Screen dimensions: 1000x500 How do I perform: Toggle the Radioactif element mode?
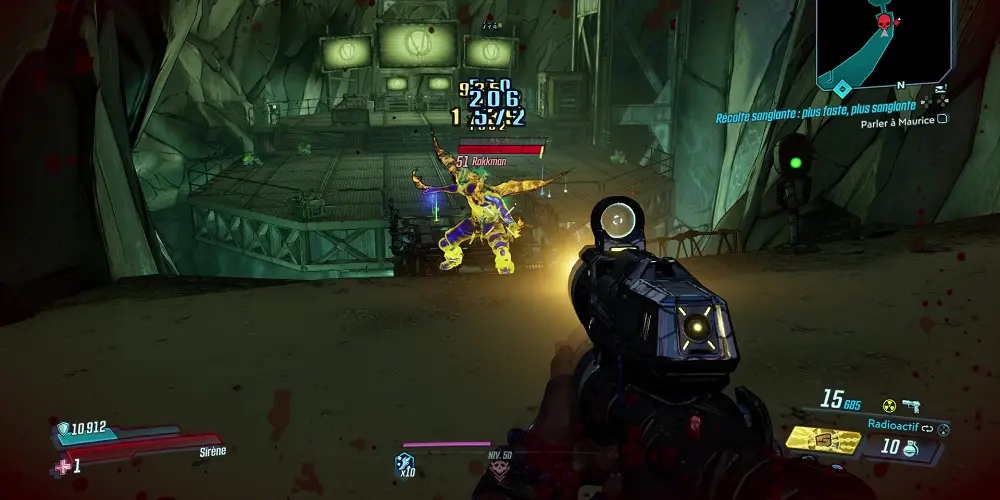(x=894, y=423)
